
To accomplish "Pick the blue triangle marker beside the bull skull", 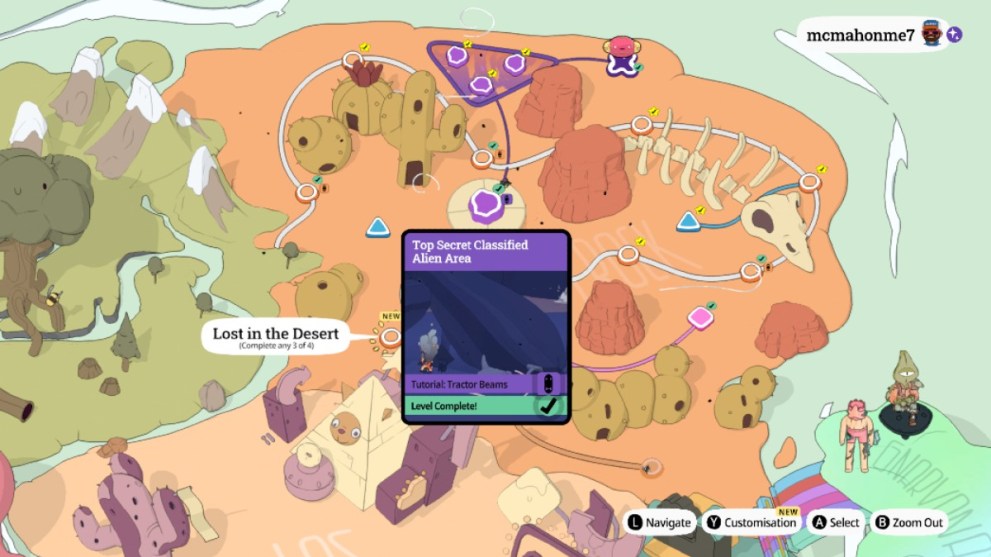I will [689, 221].
